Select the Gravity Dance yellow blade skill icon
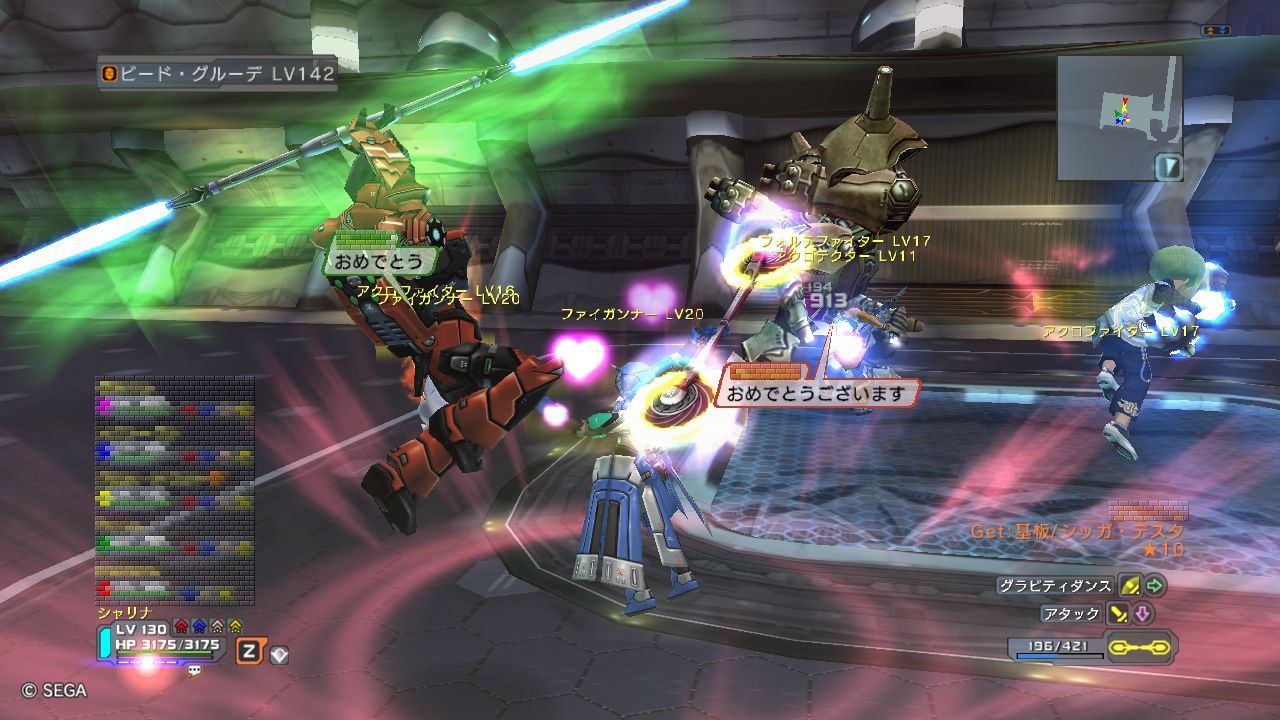 pyautogui.click(x=1130, y=586)
